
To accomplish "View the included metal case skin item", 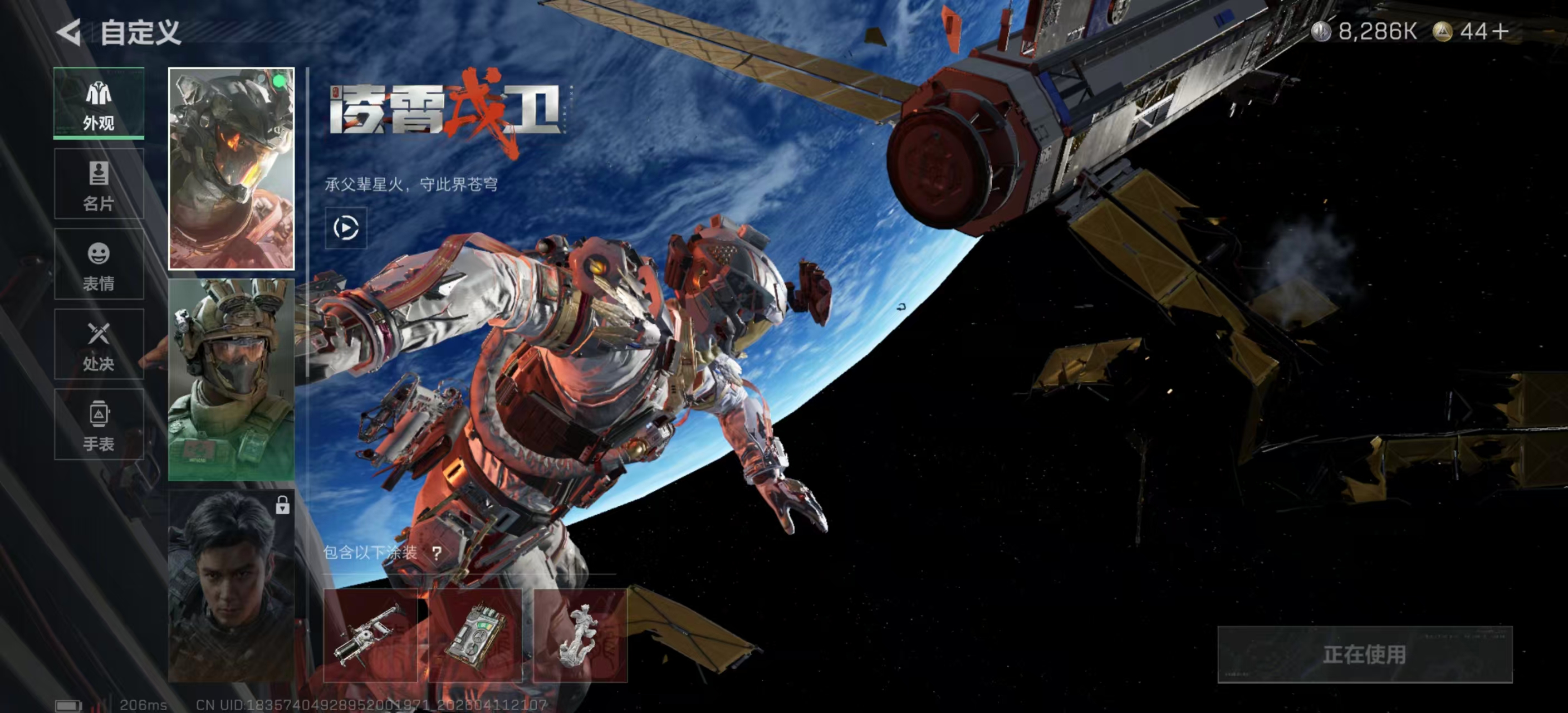I will [x=476, y=635].
